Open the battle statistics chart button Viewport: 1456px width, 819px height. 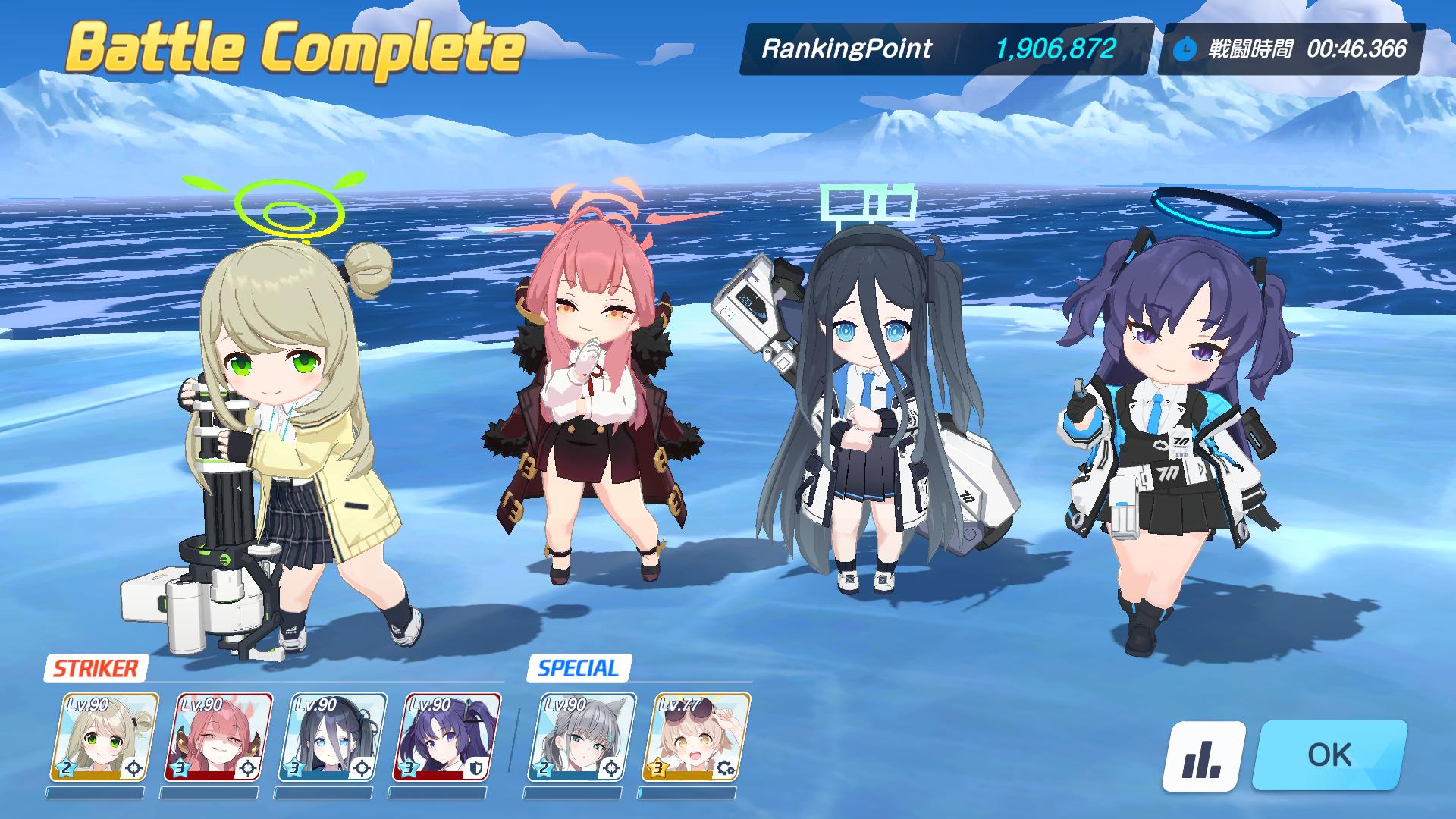coord(1203,755)
